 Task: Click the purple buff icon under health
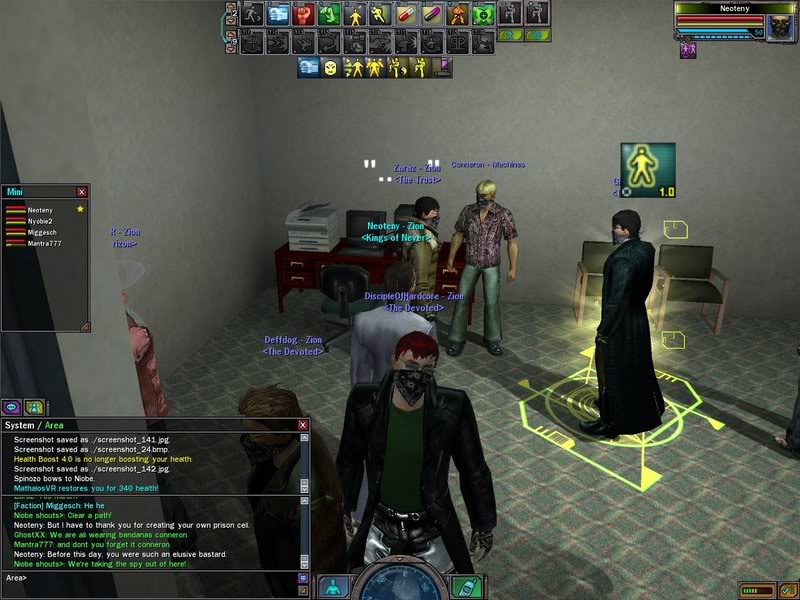(x=688, y=50)
